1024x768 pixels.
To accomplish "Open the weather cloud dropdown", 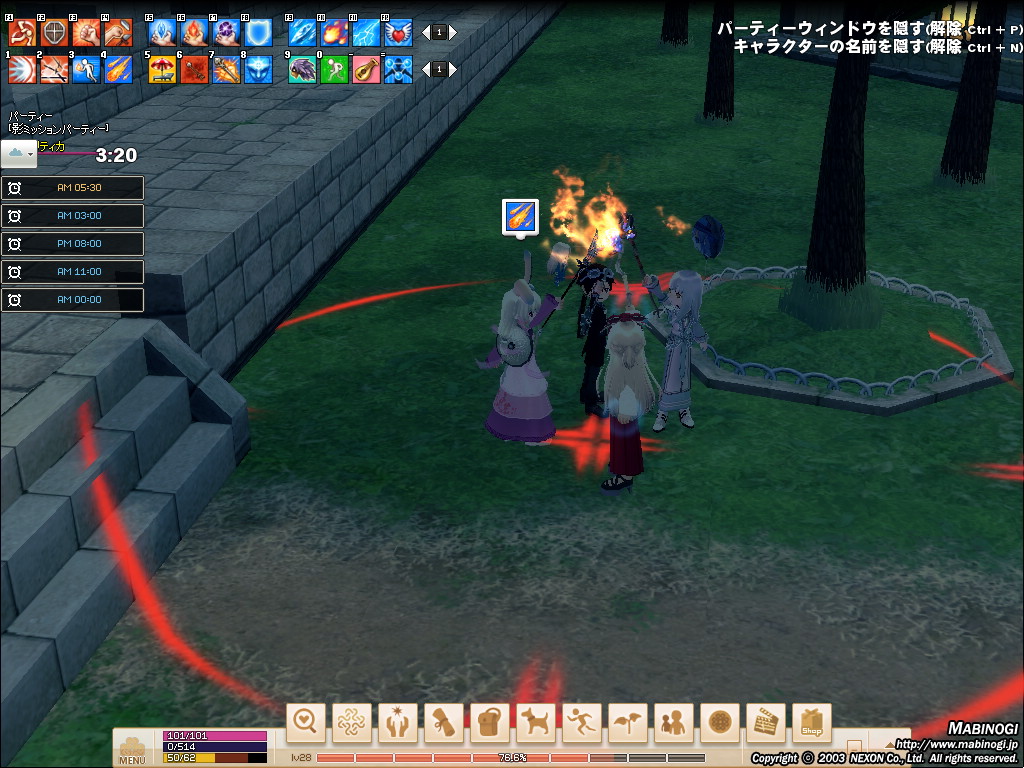I will 19,153.
